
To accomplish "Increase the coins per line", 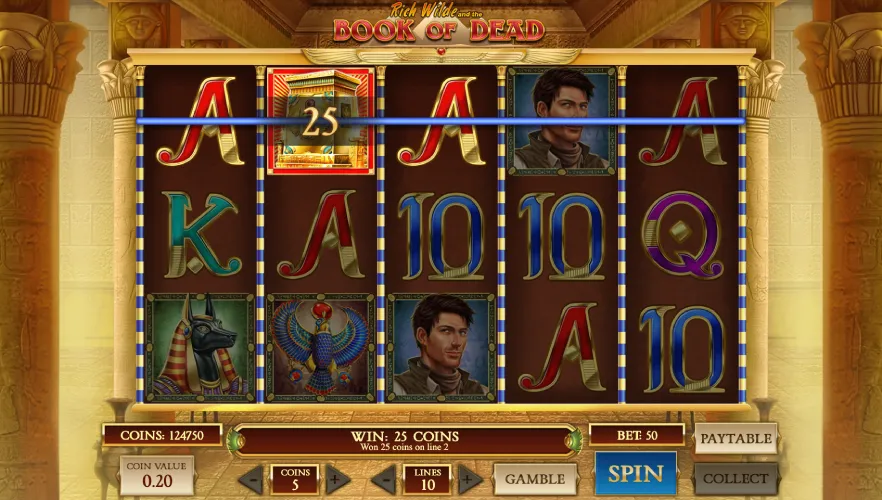I will coord(337,479).
